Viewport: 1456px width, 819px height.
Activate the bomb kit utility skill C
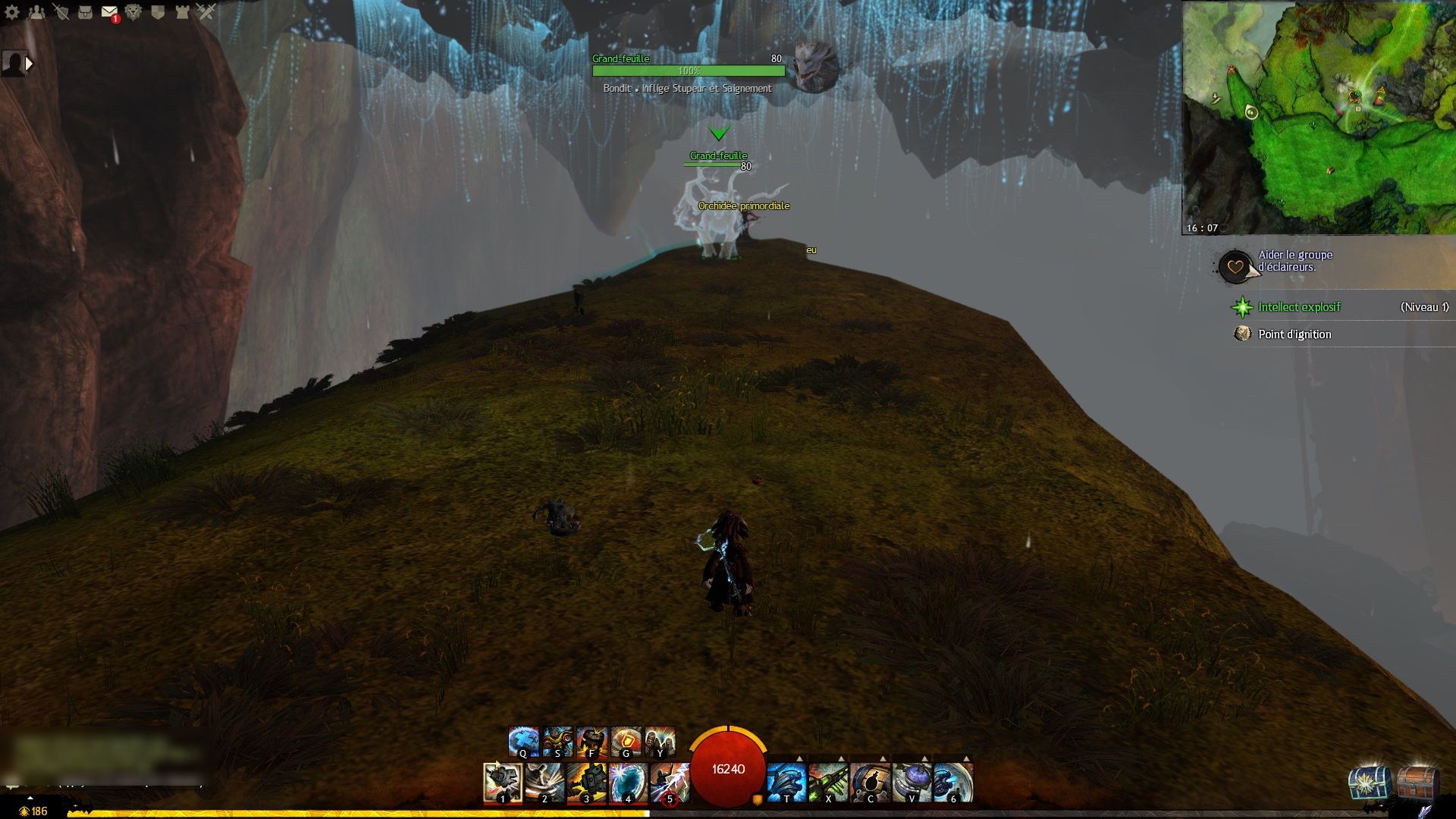coord(870,783)
